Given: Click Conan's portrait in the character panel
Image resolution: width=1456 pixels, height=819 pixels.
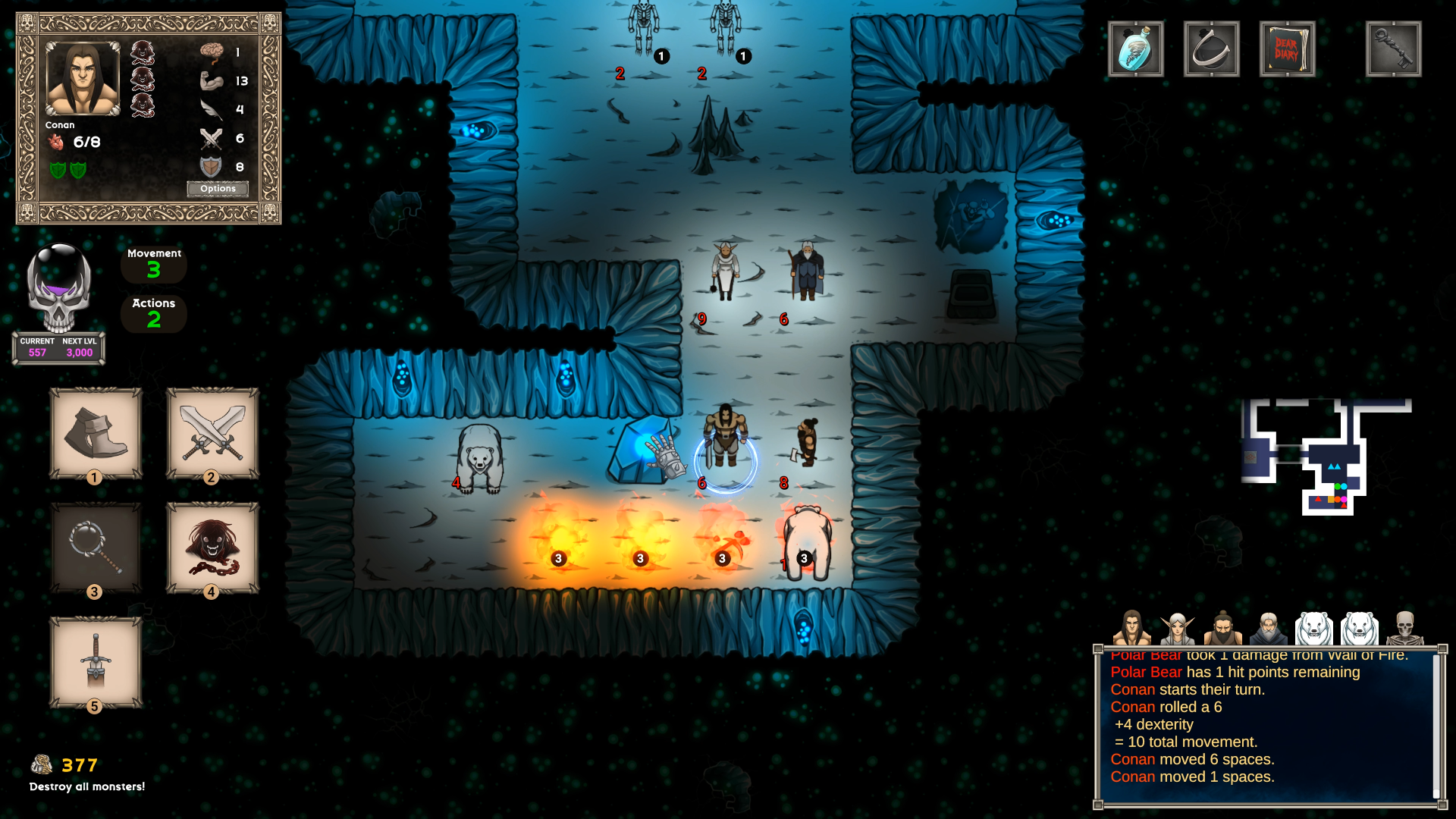Looking at the screenshot, I should (x=83, y=79).
